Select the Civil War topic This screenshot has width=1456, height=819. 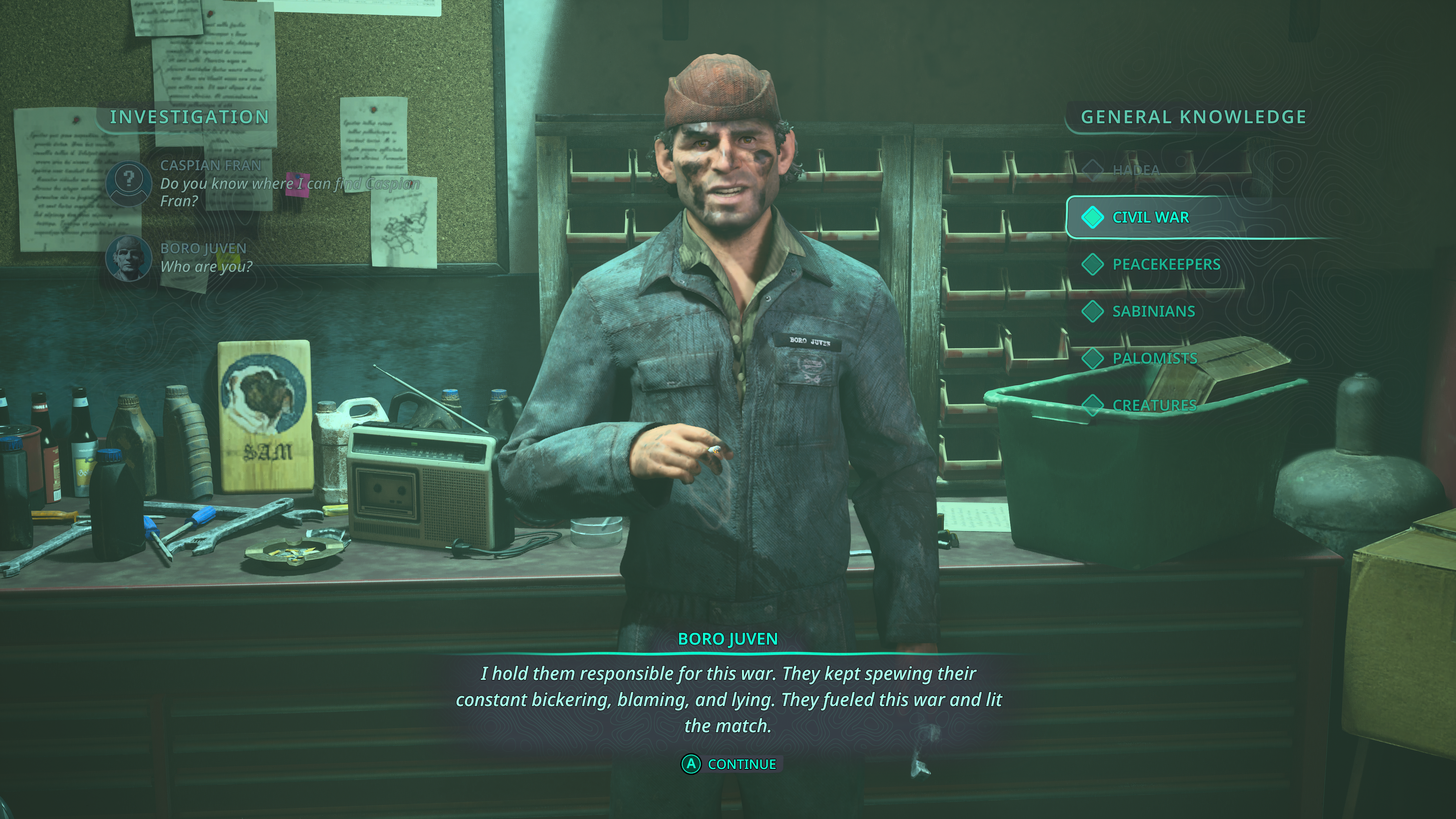[x=1150, y=218]
